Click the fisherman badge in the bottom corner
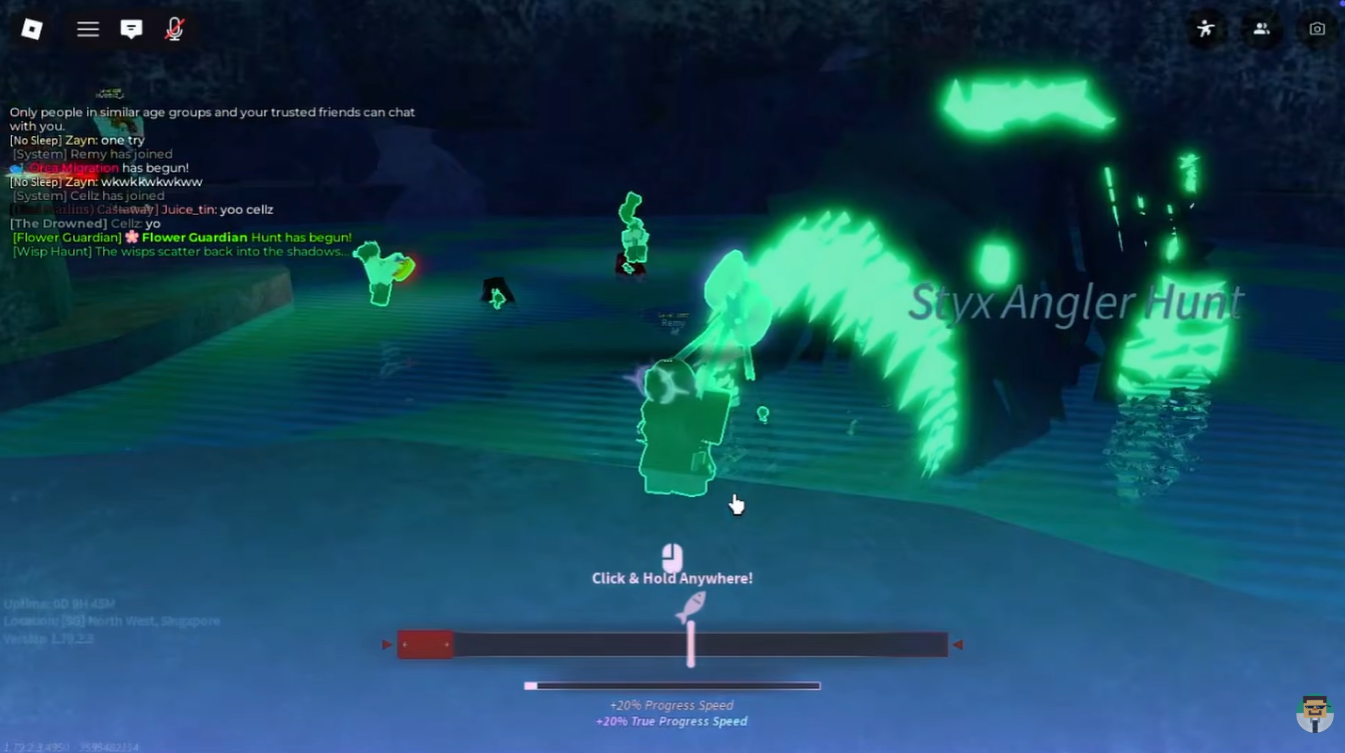This screenshot has height=753, width=1345. (1315, 714)
